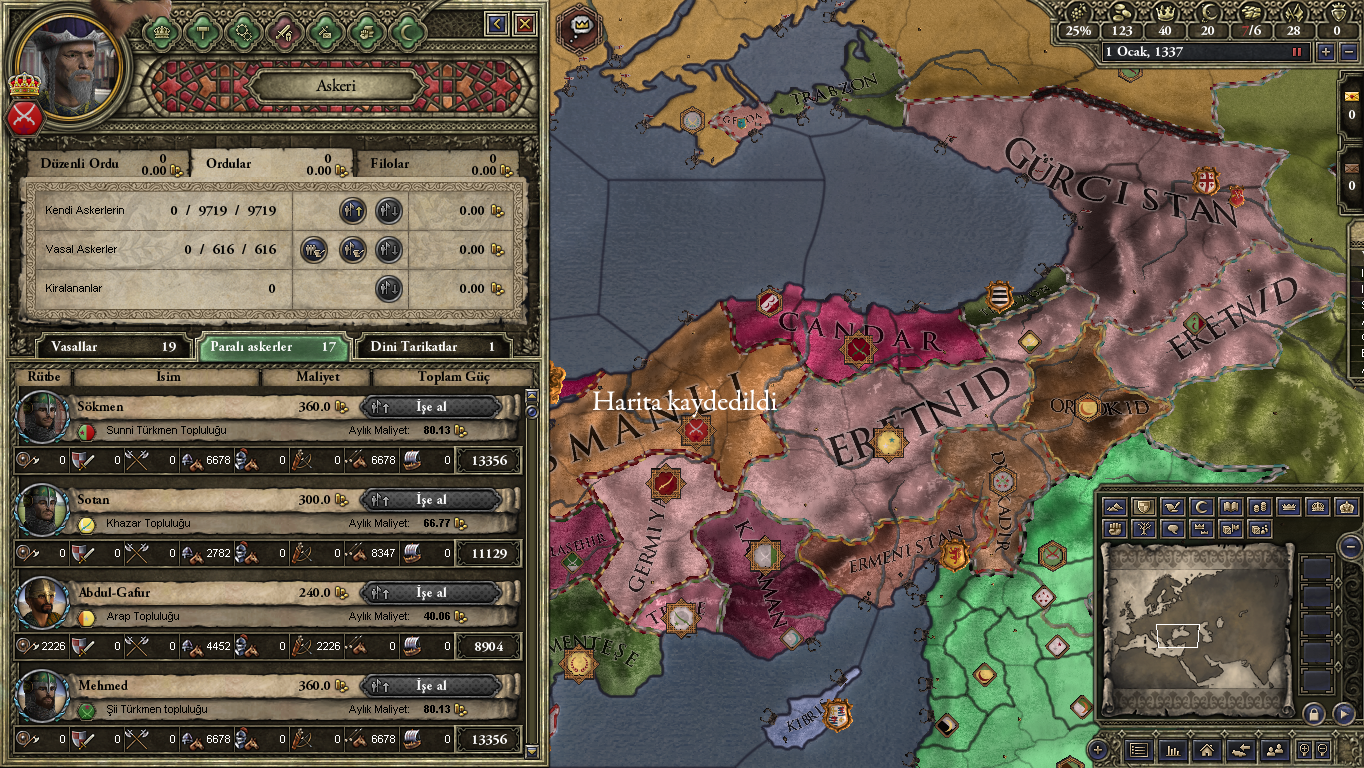Raise your own levies in Kendi Askerlerin row
The width and height of the screenshot is (1364, 768).
[x=353, y=211]
